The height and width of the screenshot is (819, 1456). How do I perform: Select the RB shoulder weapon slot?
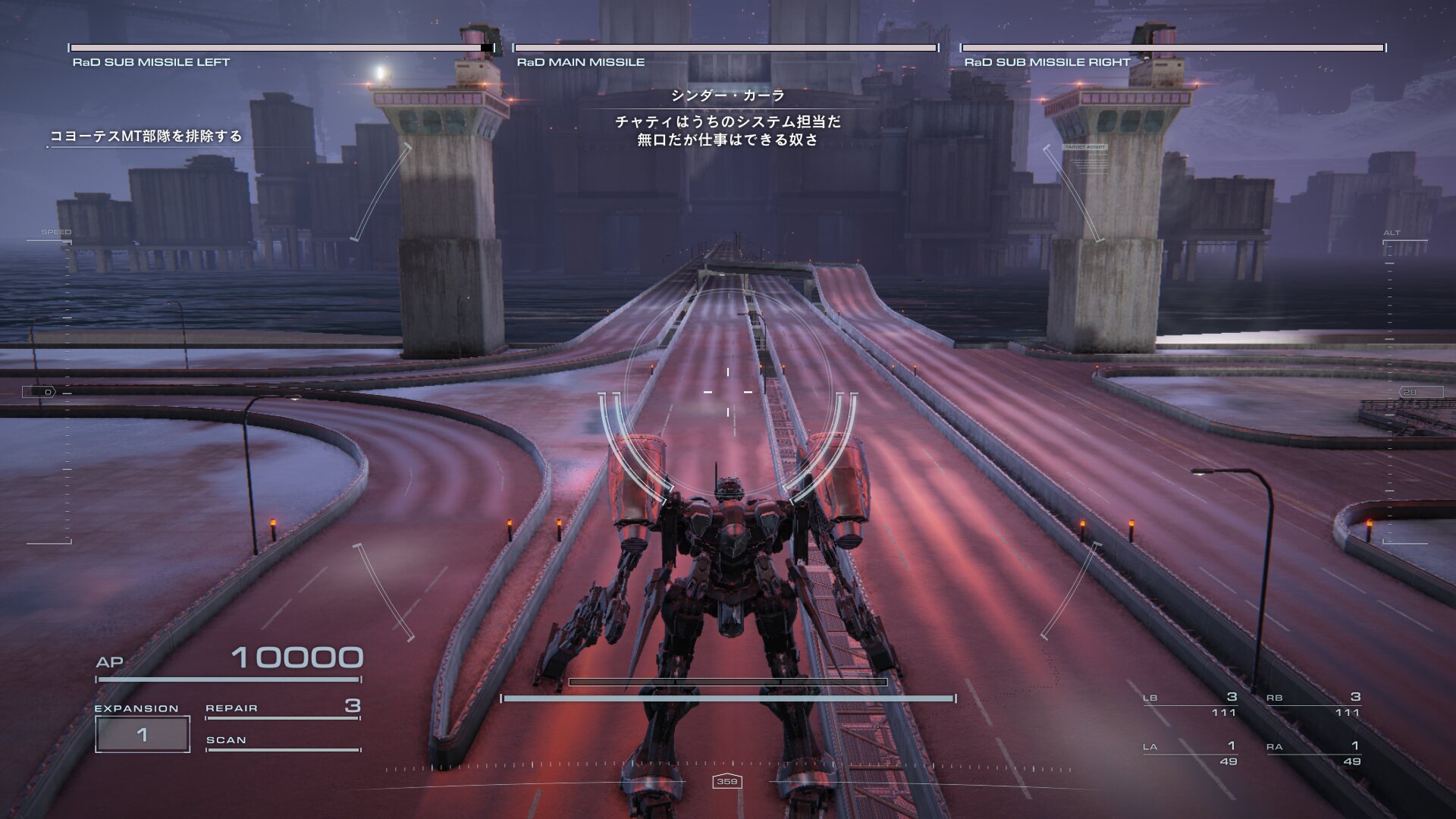click(1313, 704)
